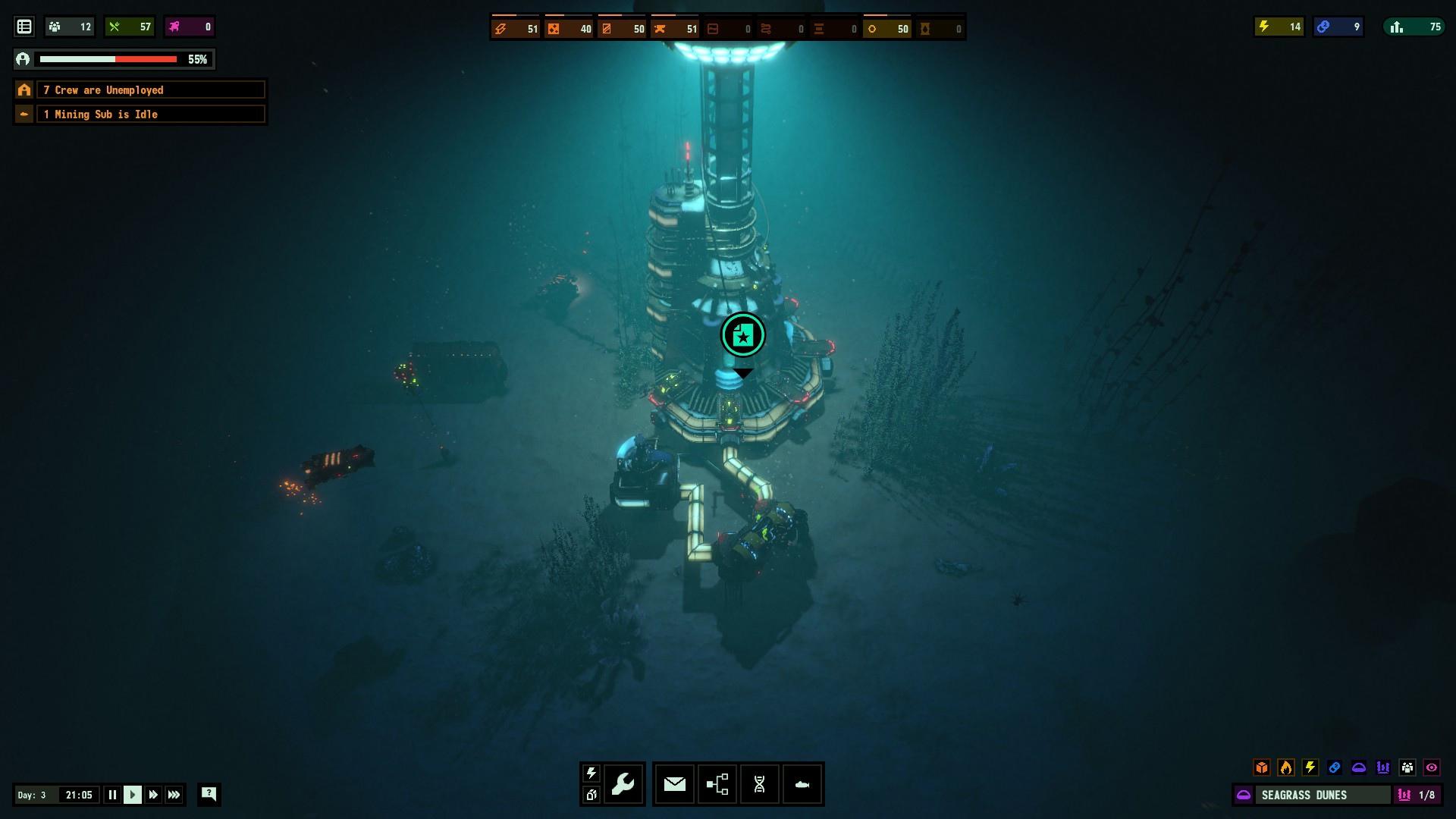Open the envelope messages panel
Image resolution: width=1456 pixels, height=819 pixels.
click(x=674, y=784)
